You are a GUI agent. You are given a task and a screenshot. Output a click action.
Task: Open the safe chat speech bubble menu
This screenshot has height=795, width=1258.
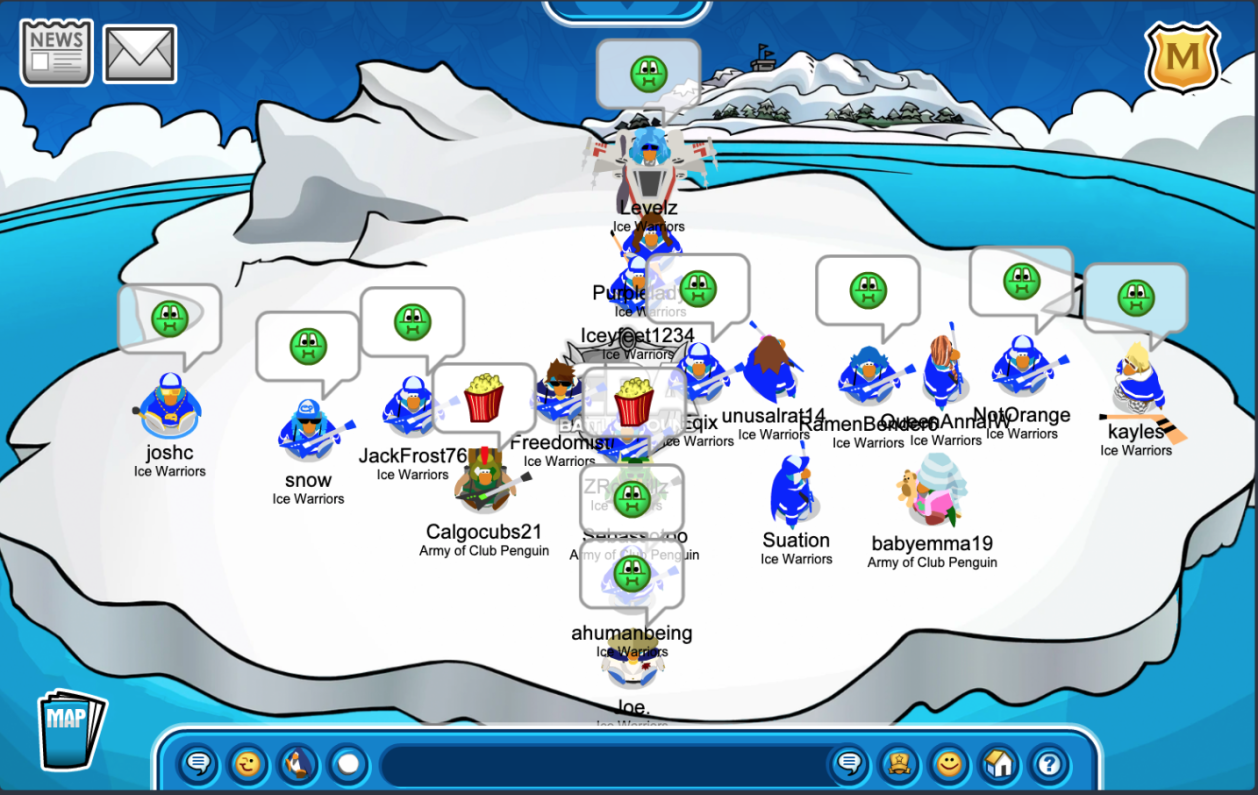pos(198,765)
